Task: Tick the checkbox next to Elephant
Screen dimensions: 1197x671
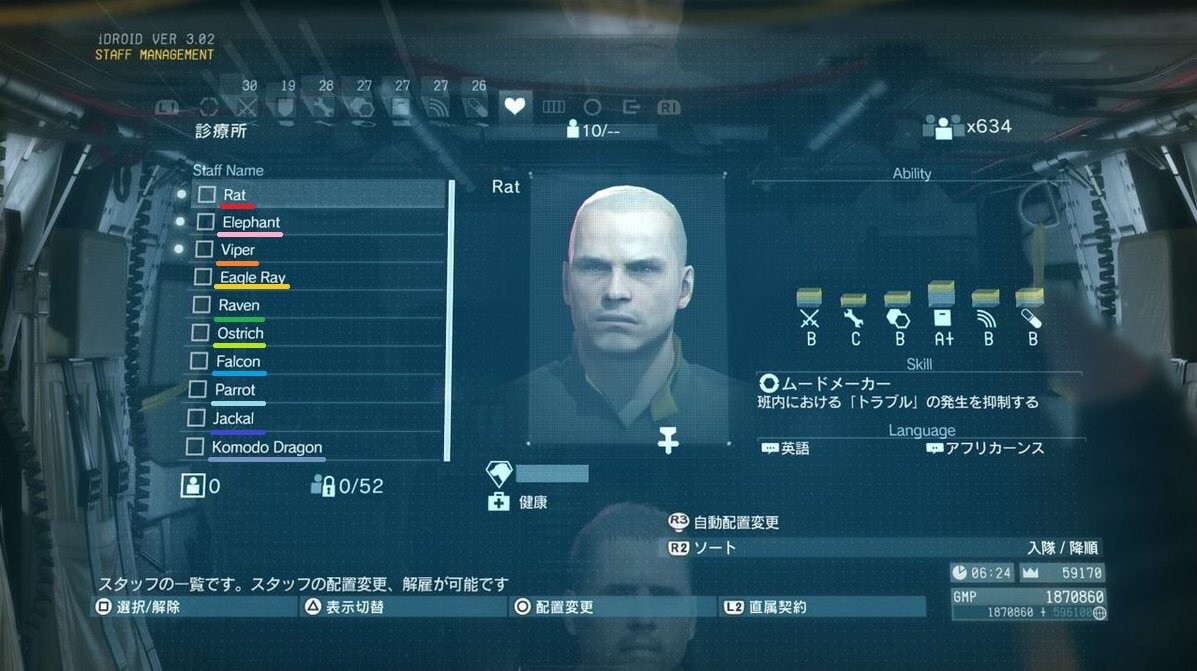Action: pyautogui.click(x=205, y=221)
